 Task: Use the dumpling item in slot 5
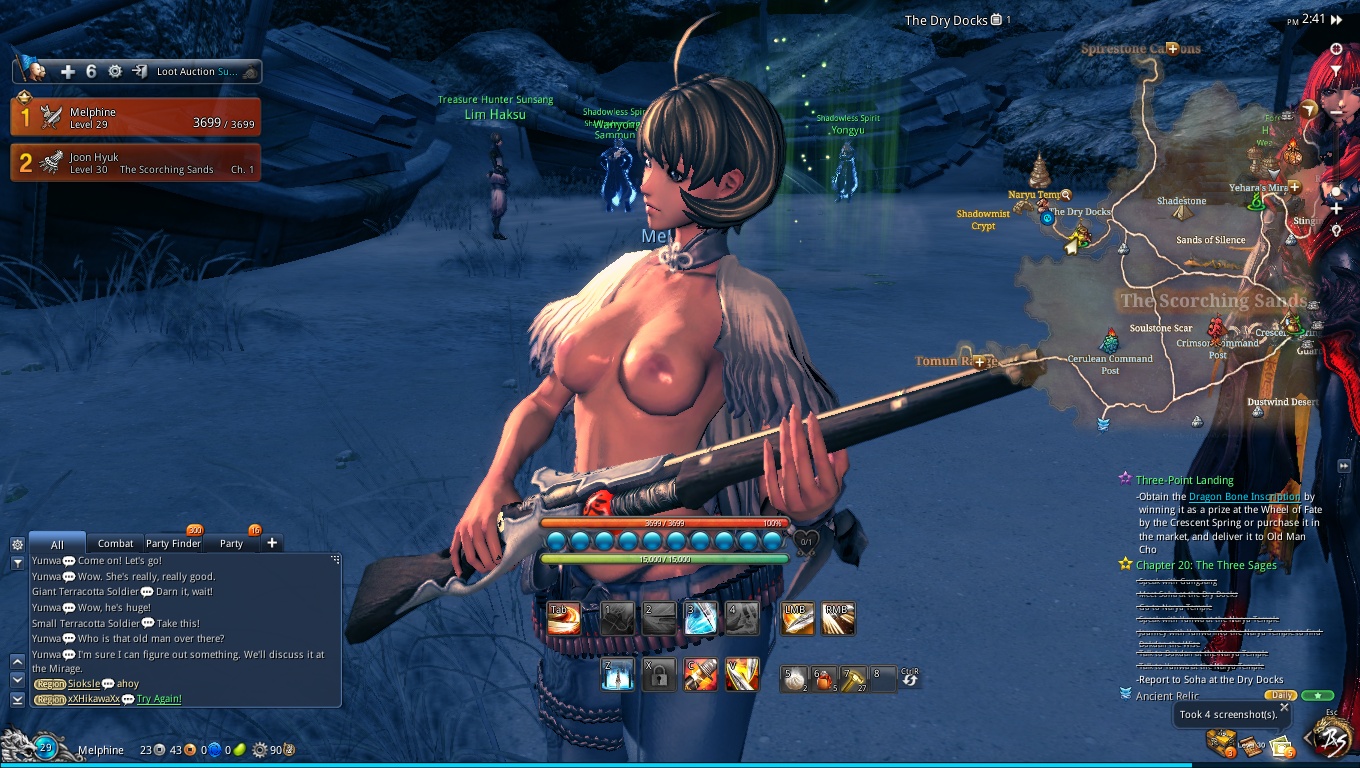pyautogui.click(x=794, y=678)
